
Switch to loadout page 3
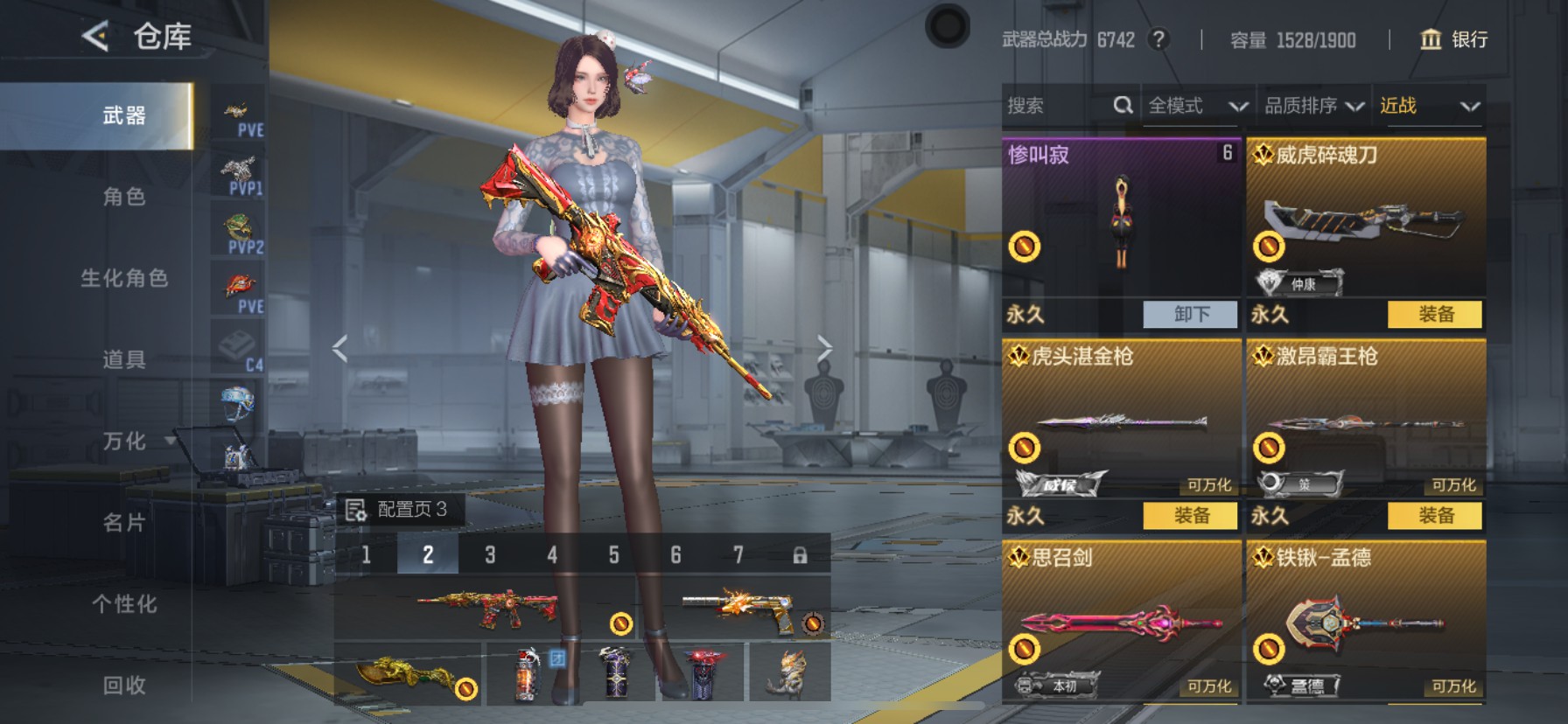[490, 554]
